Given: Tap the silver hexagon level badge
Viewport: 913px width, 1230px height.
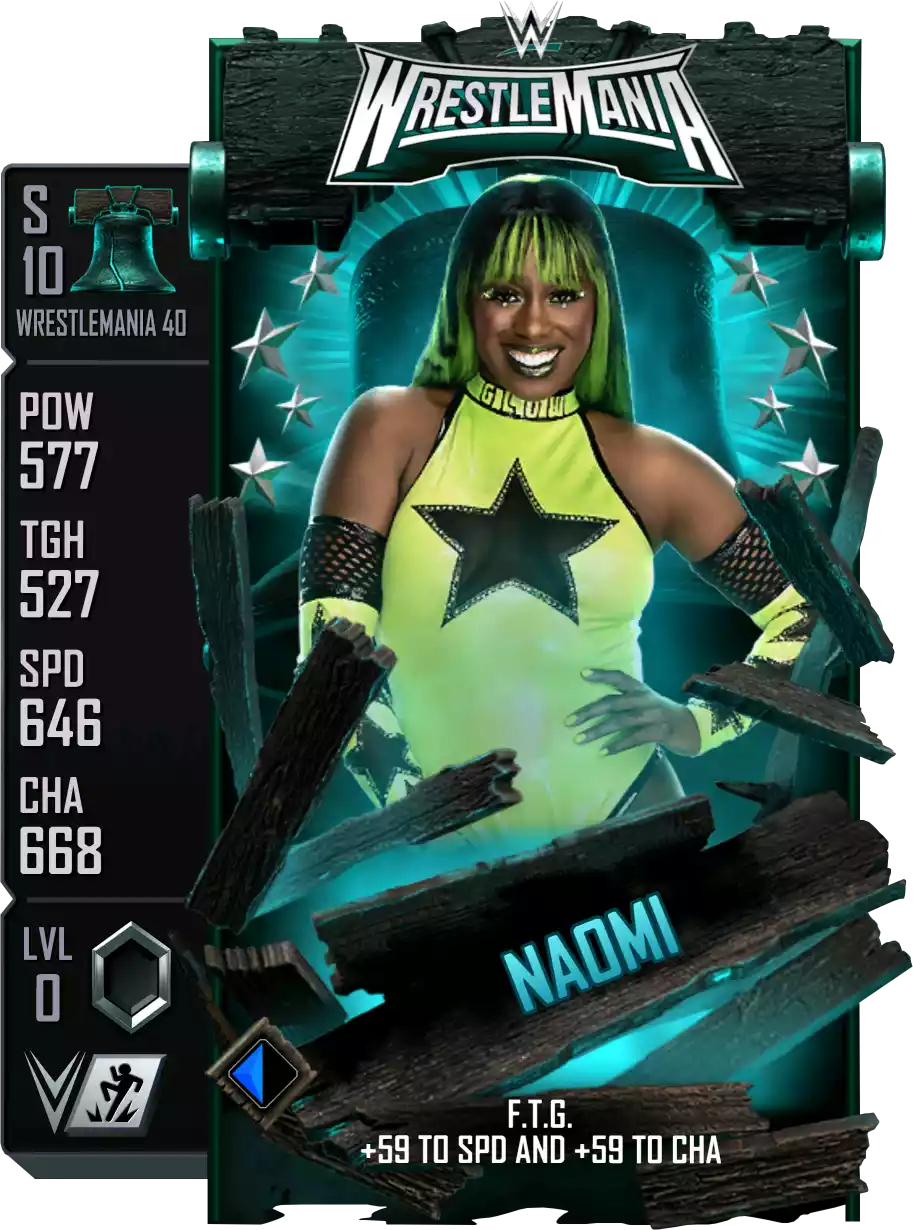Looking at the screenshot, I should point(130,977).
